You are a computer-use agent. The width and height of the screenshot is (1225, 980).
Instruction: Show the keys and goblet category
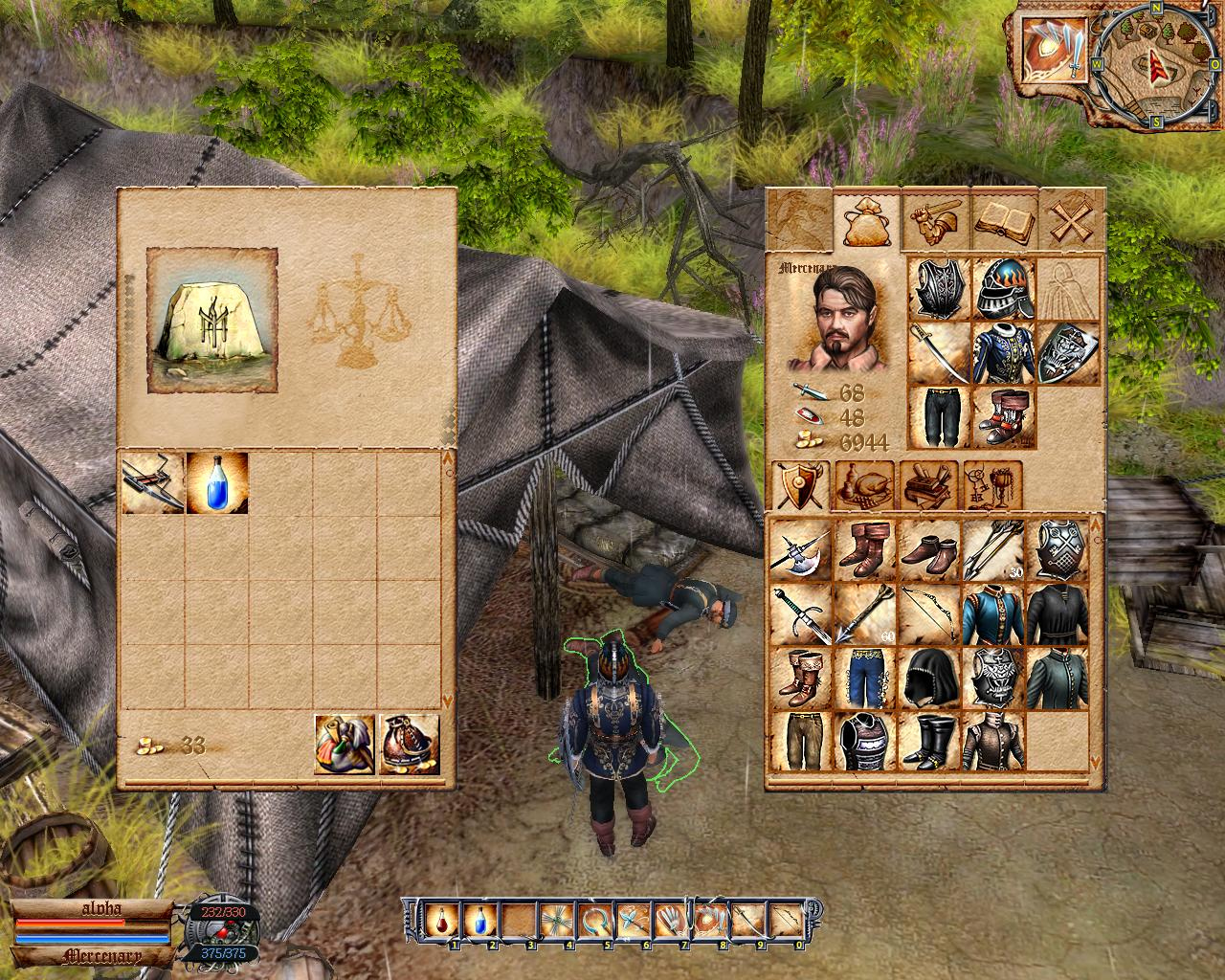click(992, 486)
